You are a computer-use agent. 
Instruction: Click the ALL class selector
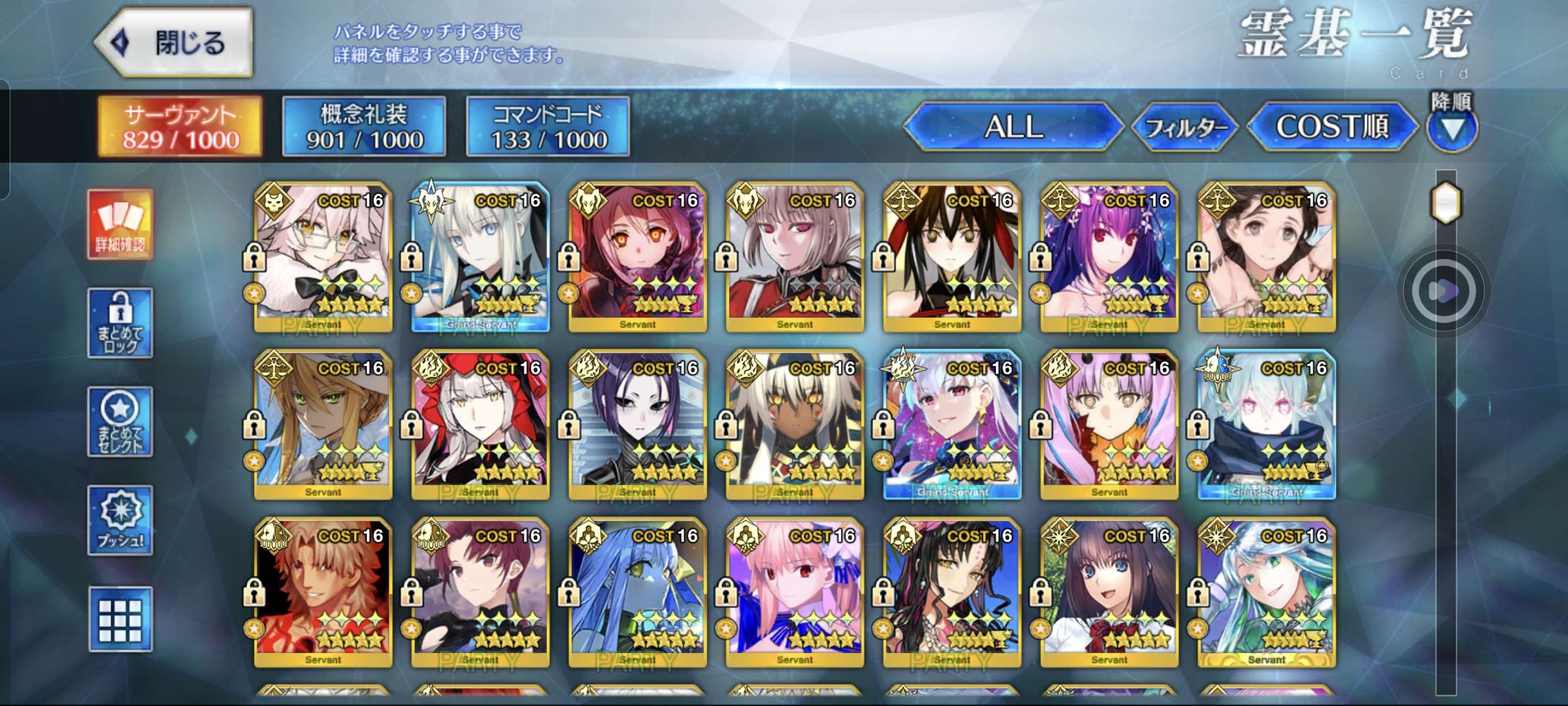[x=1013, y=126]
